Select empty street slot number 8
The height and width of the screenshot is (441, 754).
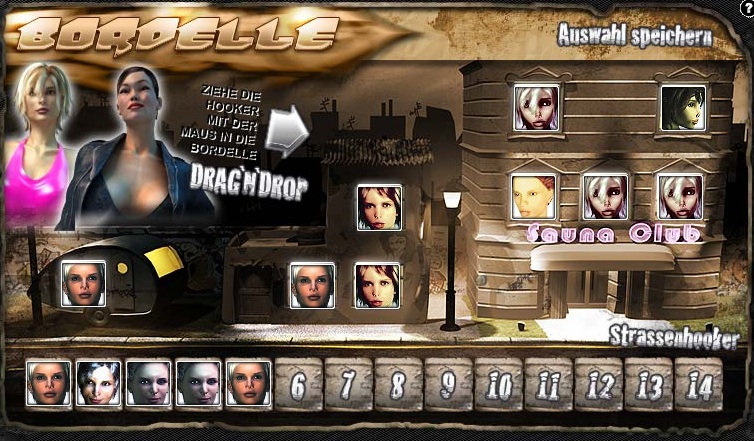(x=399, y=384)
